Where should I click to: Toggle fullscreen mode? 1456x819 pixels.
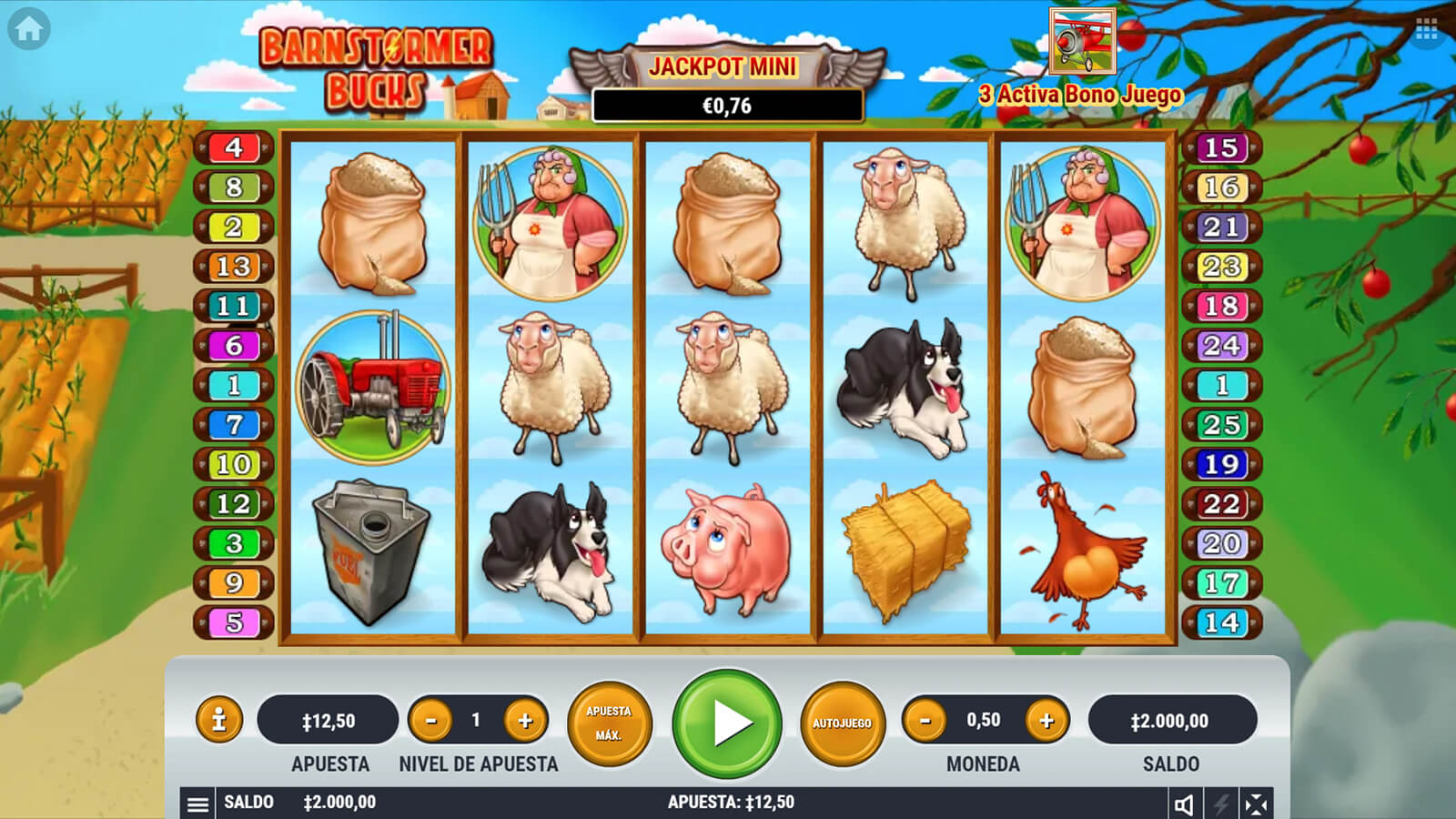pyautogui.click(x=1256, y=804)
